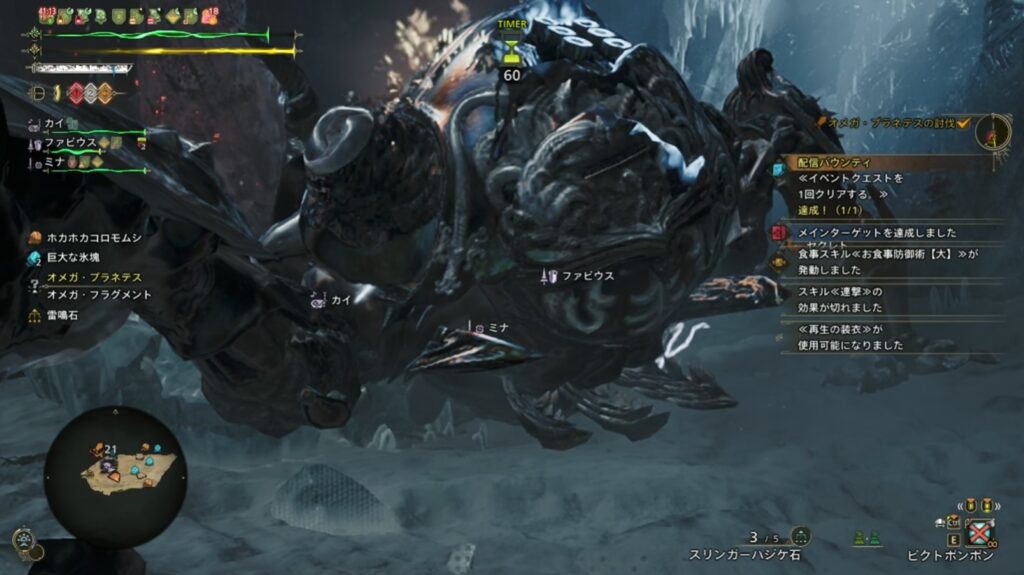Click the bow weapon icon

(38, 93)
